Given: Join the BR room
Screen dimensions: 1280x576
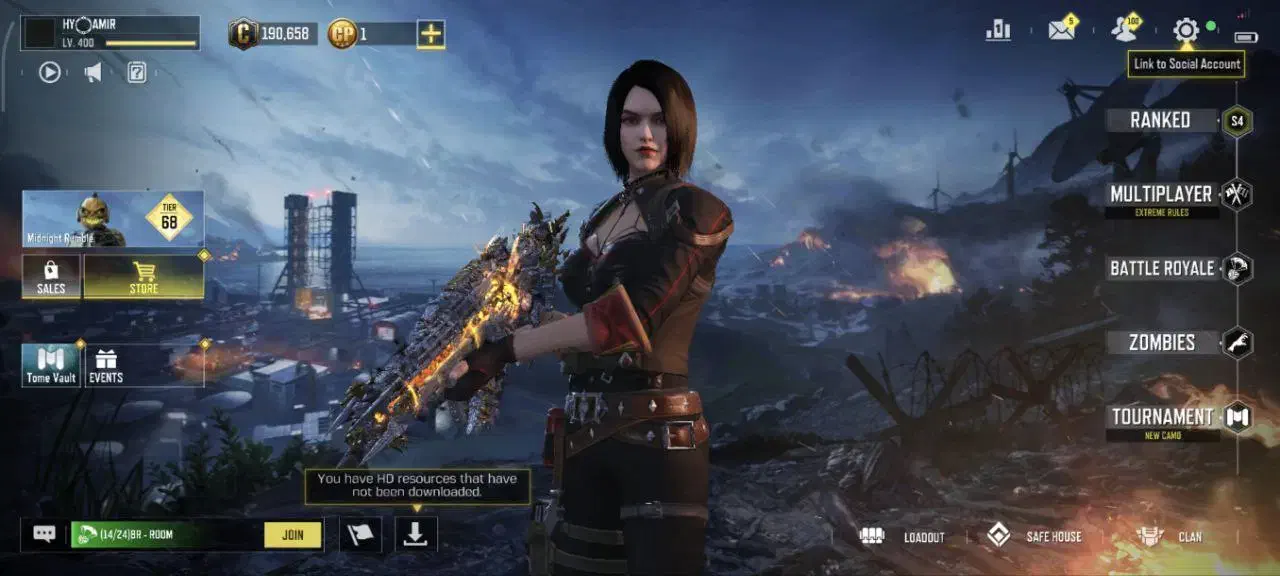Looking at the screenshot, I should click(293, 535).
